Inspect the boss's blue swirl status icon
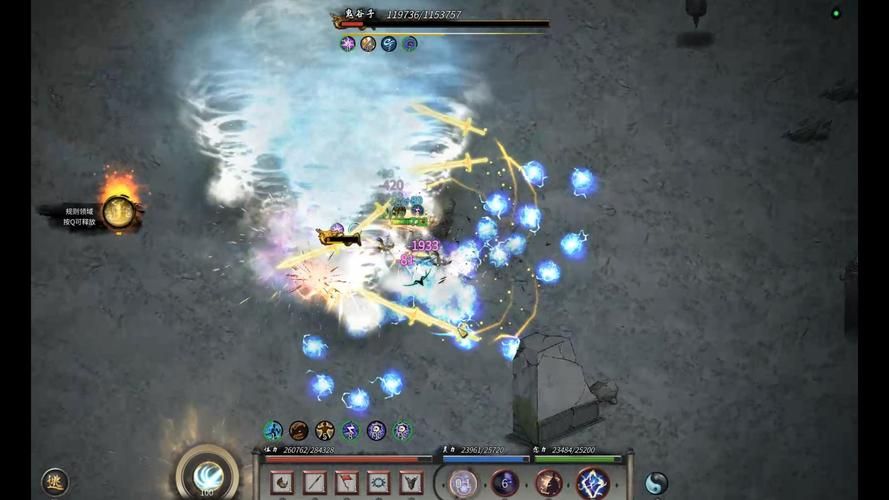889x500 pixels. pyautogui.click(x=389, y=44)
